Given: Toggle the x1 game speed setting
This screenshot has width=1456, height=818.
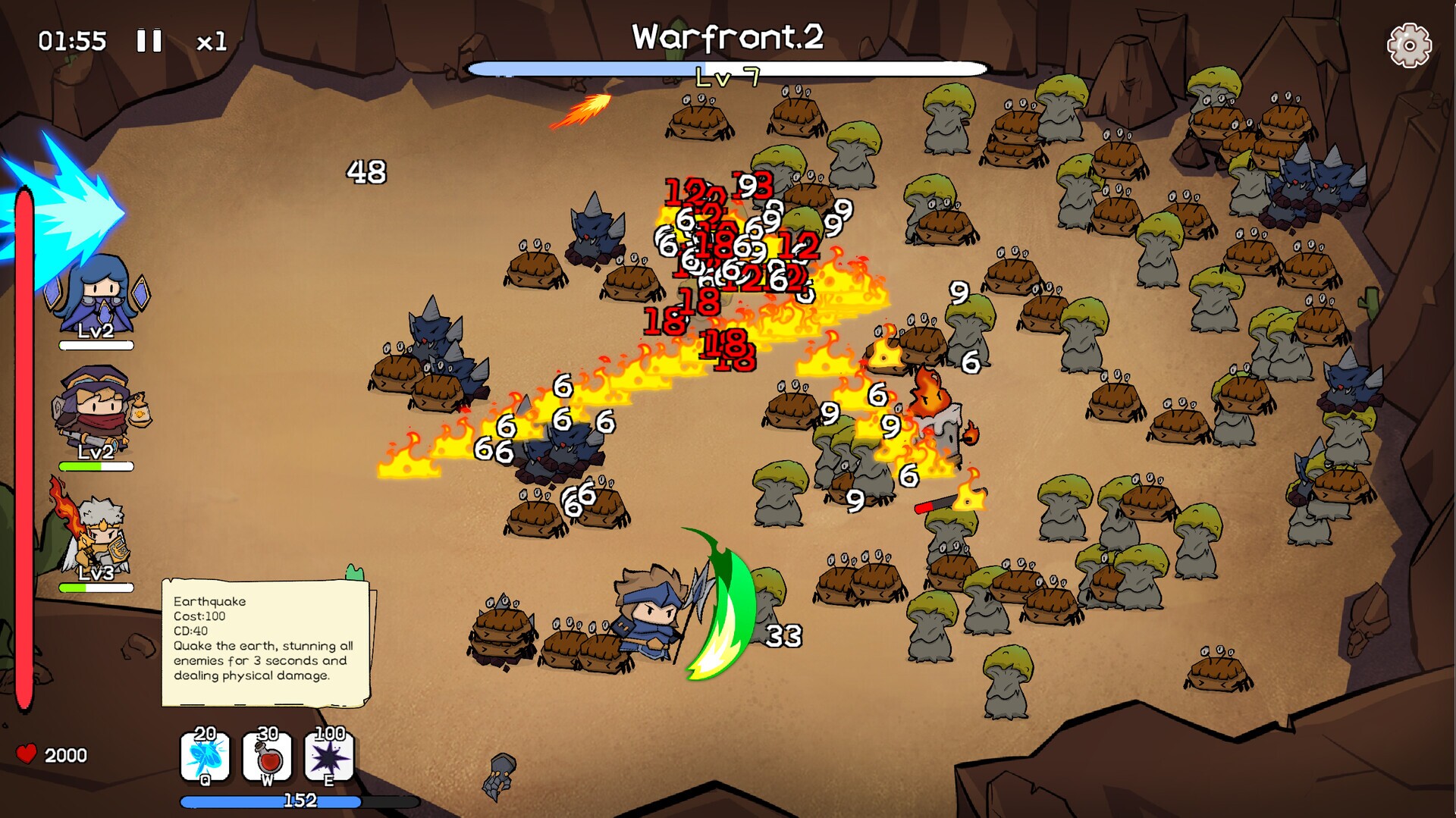Looking at the screenshot, I should [x=214, y=41].
